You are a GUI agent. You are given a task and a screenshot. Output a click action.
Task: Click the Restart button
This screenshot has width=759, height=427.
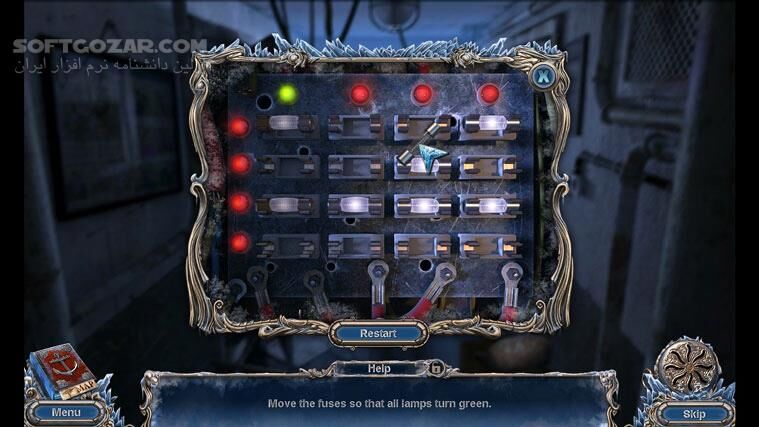[378, 333]
